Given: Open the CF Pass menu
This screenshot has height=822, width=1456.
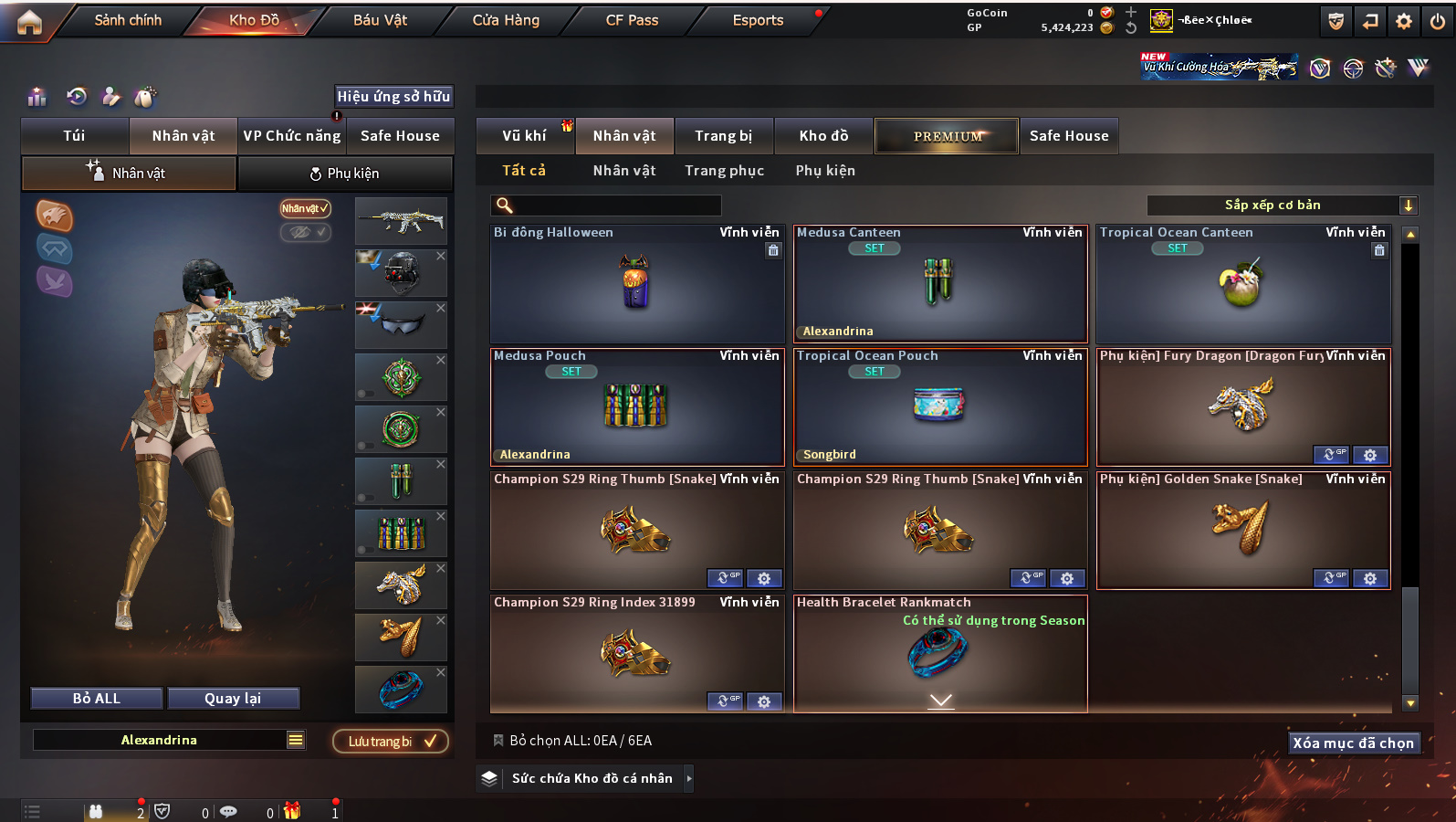Looking at the screenshot, I should pyautogui.click(x=632, y=20).
